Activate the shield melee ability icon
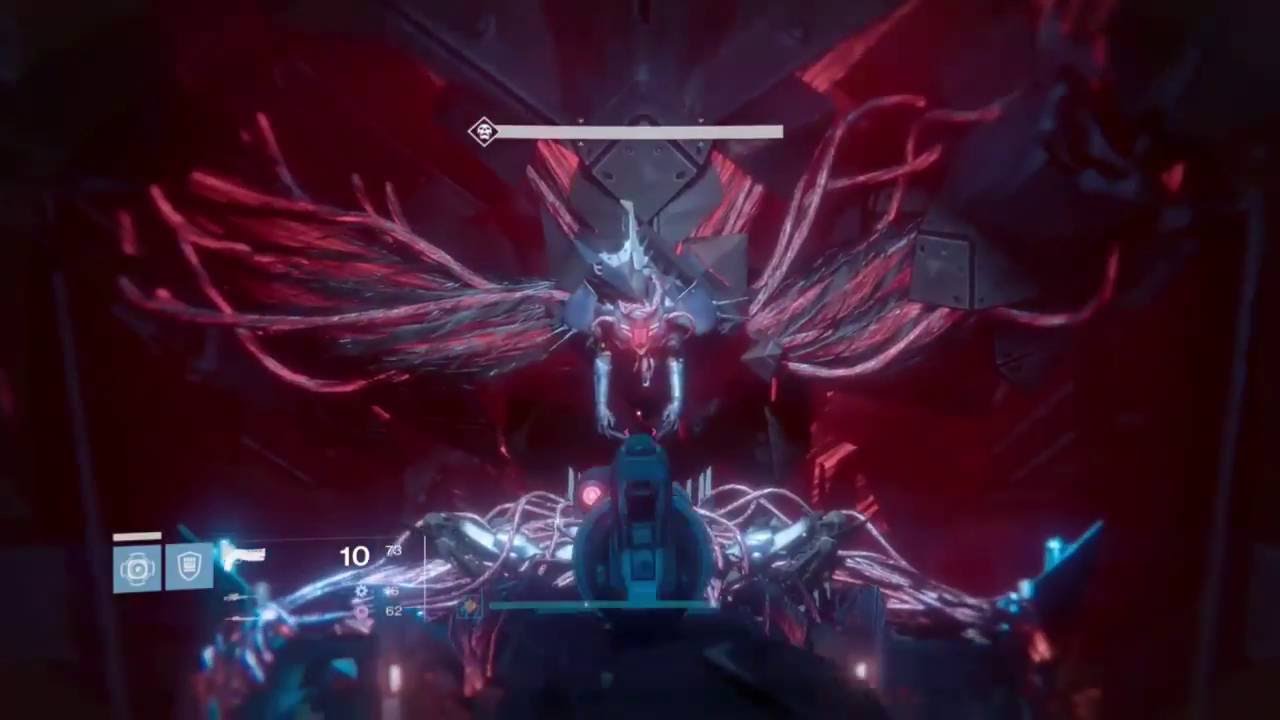Viewport: 1280px width, 720px height. point(189,566)
